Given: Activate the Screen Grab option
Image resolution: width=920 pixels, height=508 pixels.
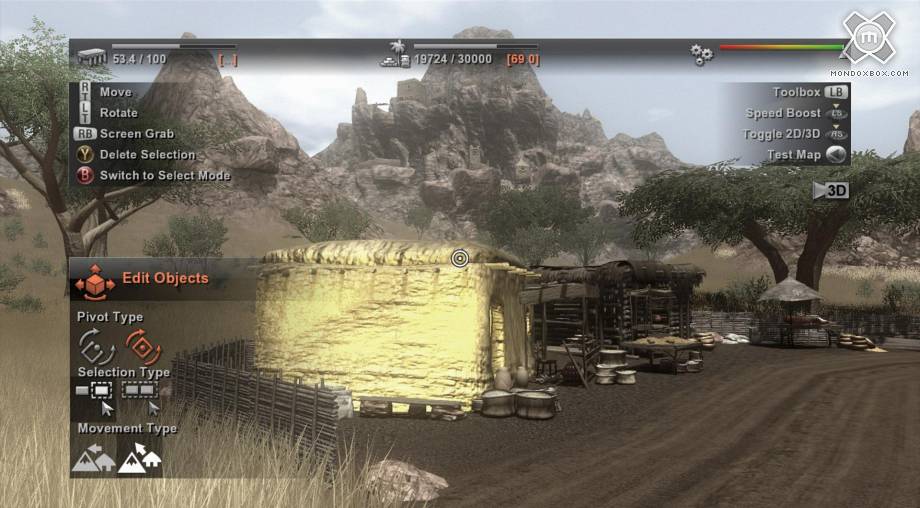Looking at the screenshot, I should 136,134.
